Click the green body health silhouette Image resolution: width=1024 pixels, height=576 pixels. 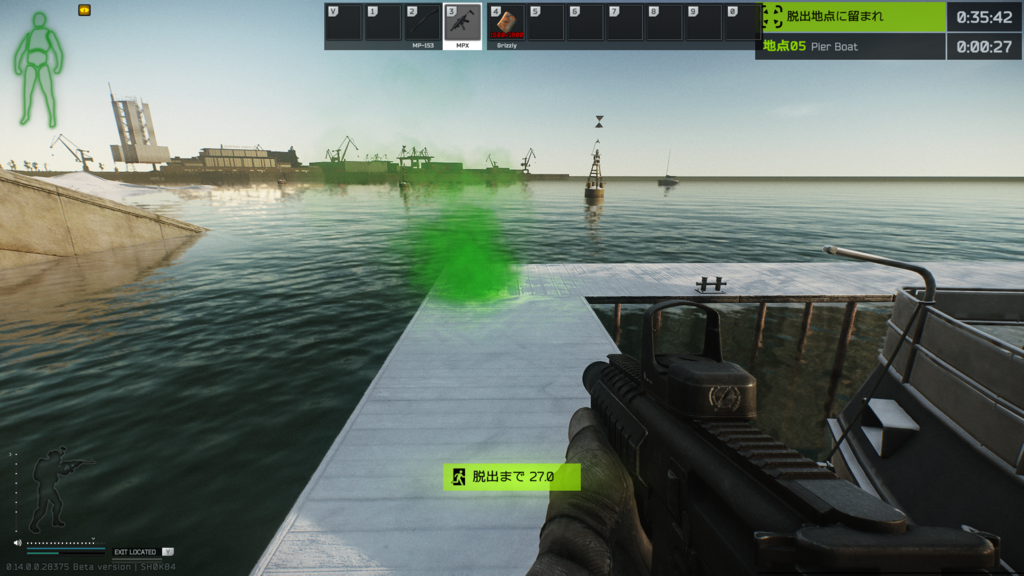[39, 69]
